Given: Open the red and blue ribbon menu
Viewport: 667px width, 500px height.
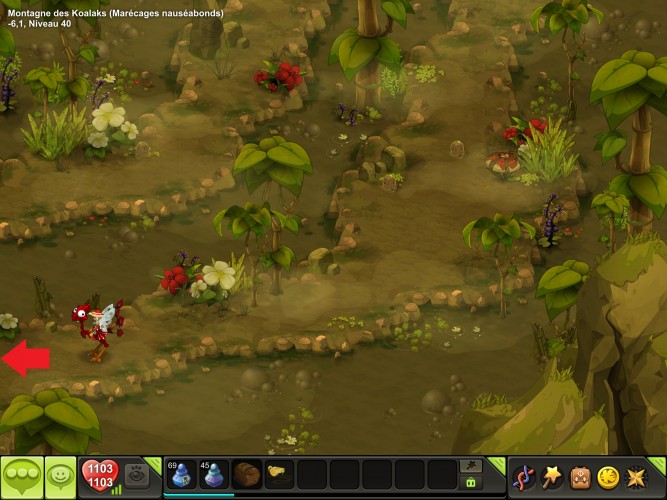Looking at the screenshot, I should (x=523, y=477).
